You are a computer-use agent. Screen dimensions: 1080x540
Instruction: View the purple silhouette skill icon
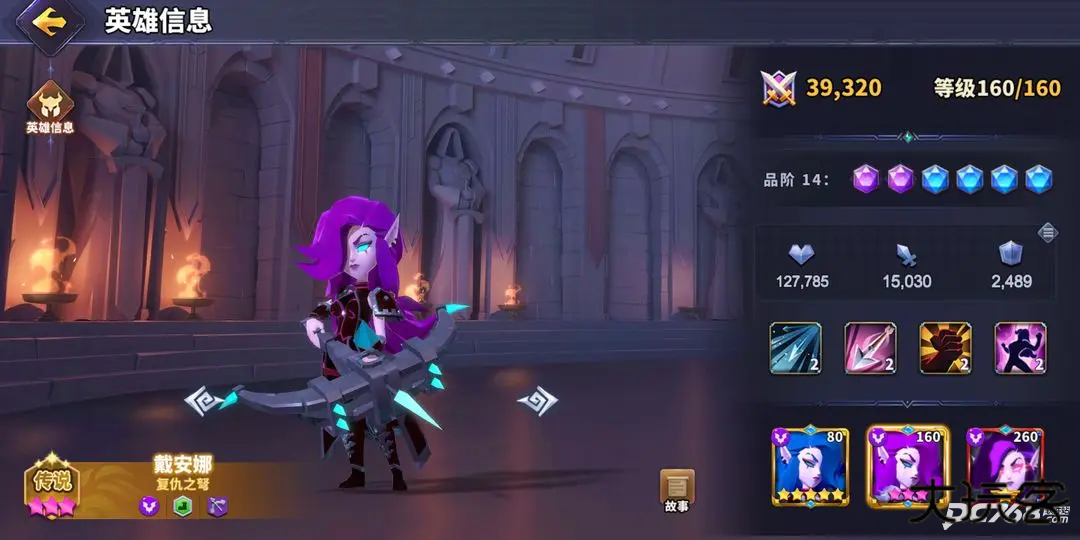(1020, 348)
